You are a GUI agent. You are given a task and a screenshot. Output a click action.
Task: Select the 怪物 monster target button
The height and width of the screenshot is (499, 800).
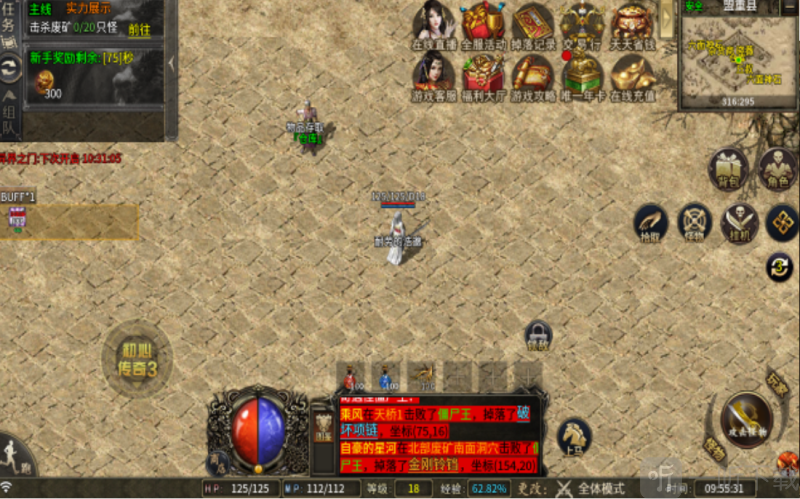(695, 223)
